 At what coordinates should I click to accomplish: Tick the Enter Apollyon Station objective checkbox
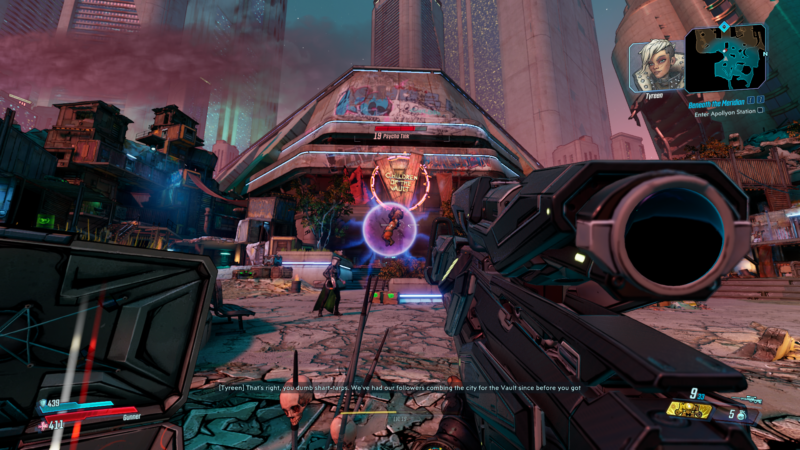tap(761, 111)
